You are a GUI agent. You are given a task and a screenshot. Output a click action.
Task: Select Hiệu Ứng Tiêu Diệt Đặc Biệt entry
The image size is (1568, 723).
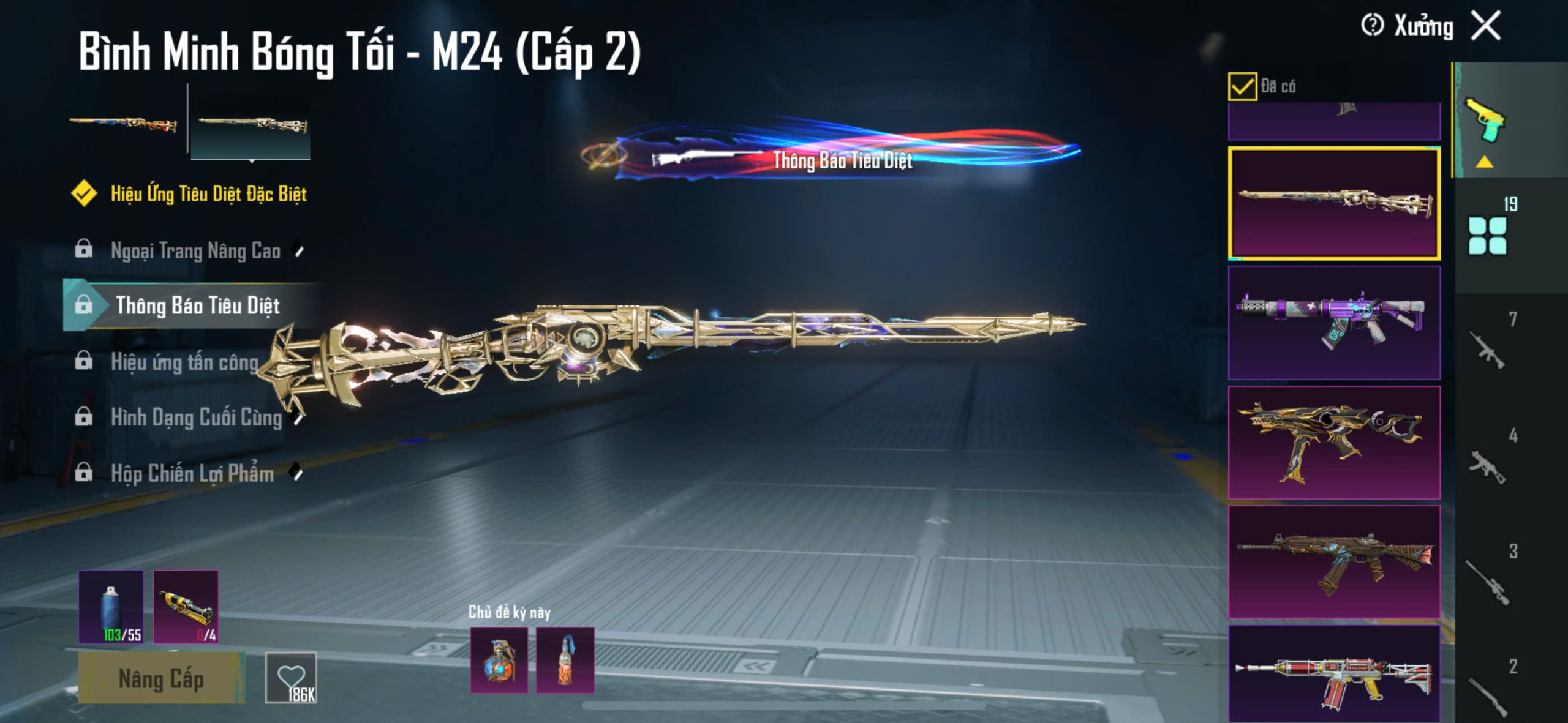(x=208, y=194)
